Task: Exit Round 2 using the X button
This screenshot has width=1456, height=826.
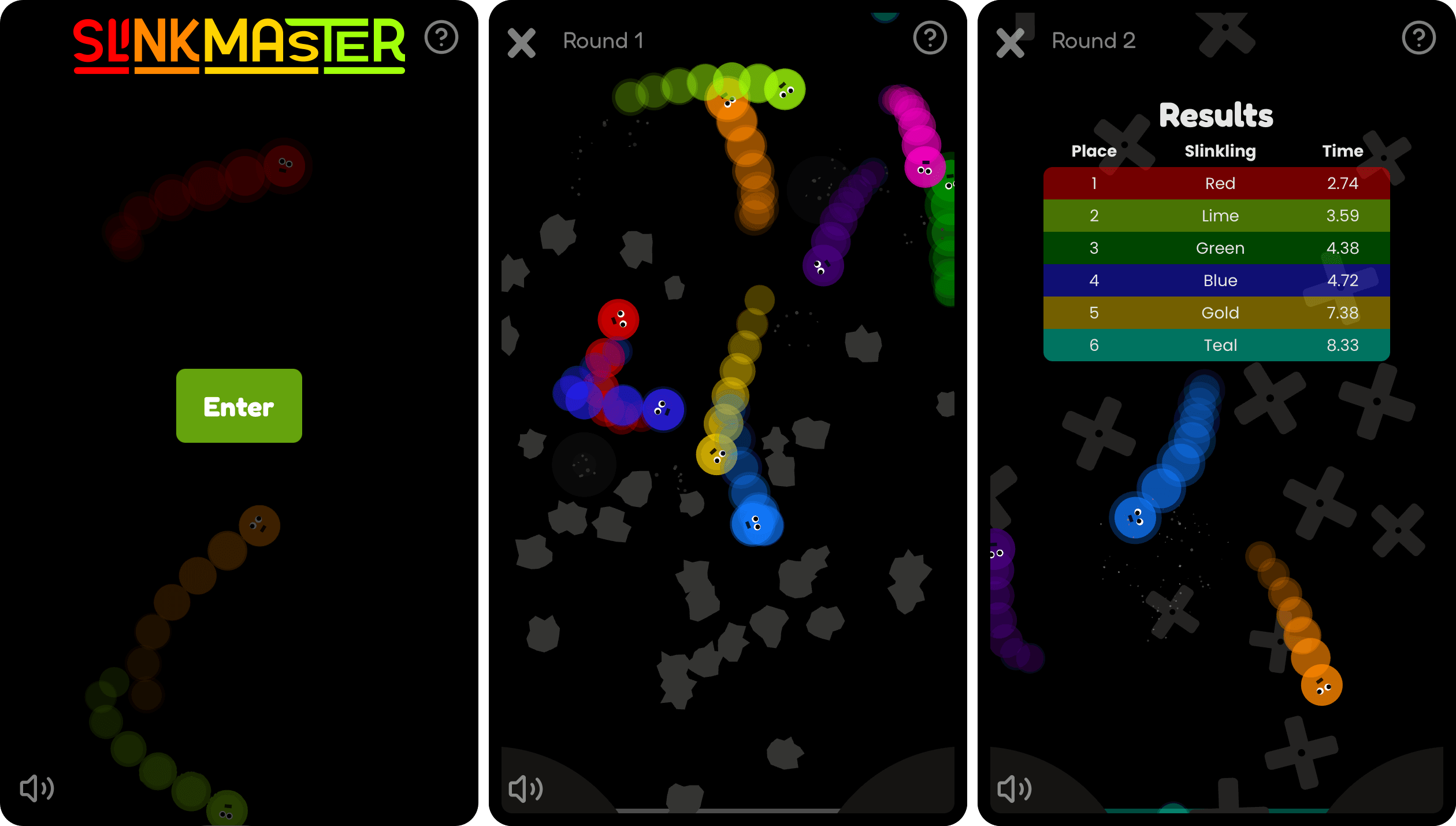Action: point(1010,44)
